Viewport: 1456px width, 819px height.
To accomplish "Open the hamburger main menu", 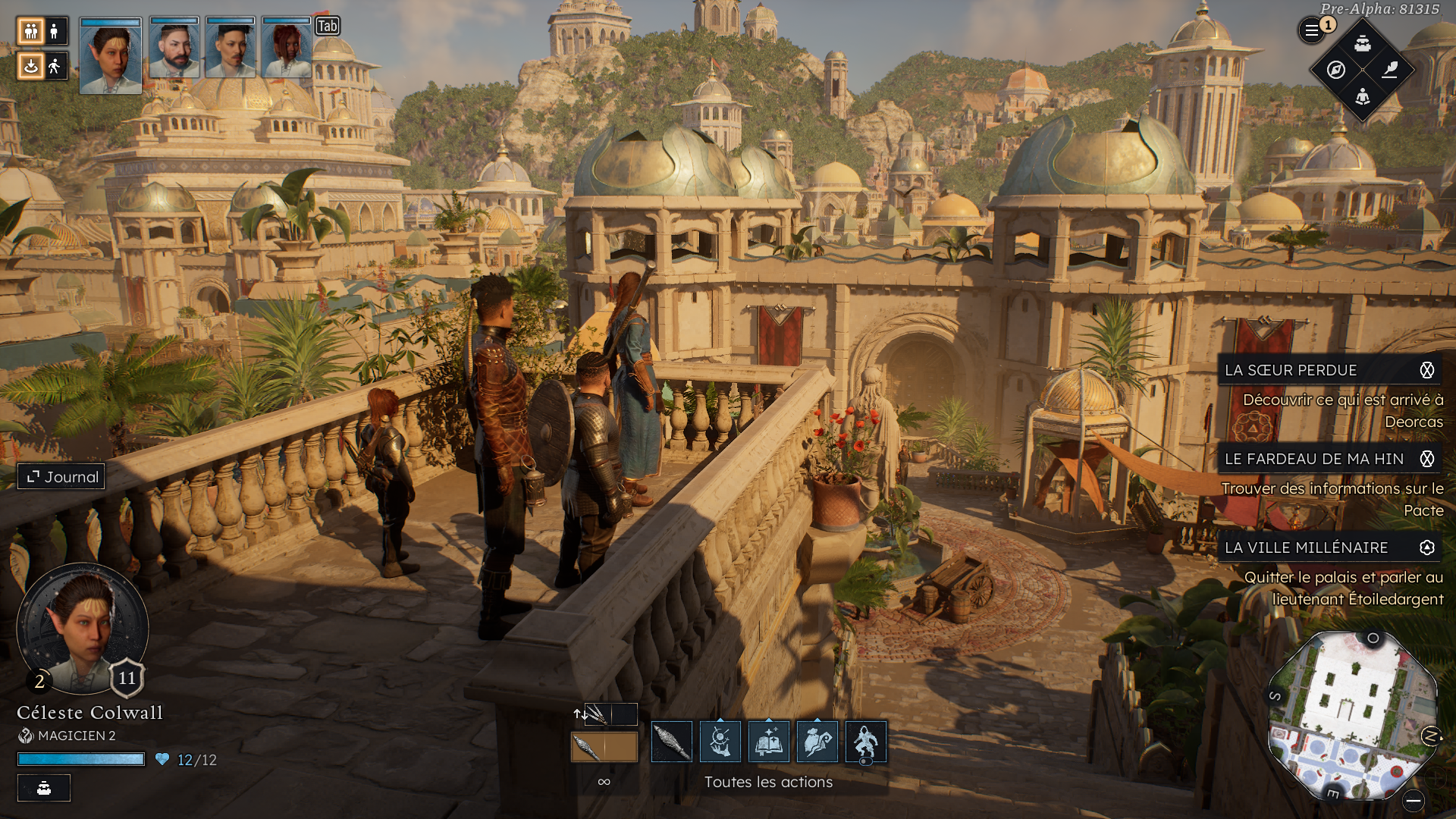I will pyautogui.click(x=1311, y=31).
